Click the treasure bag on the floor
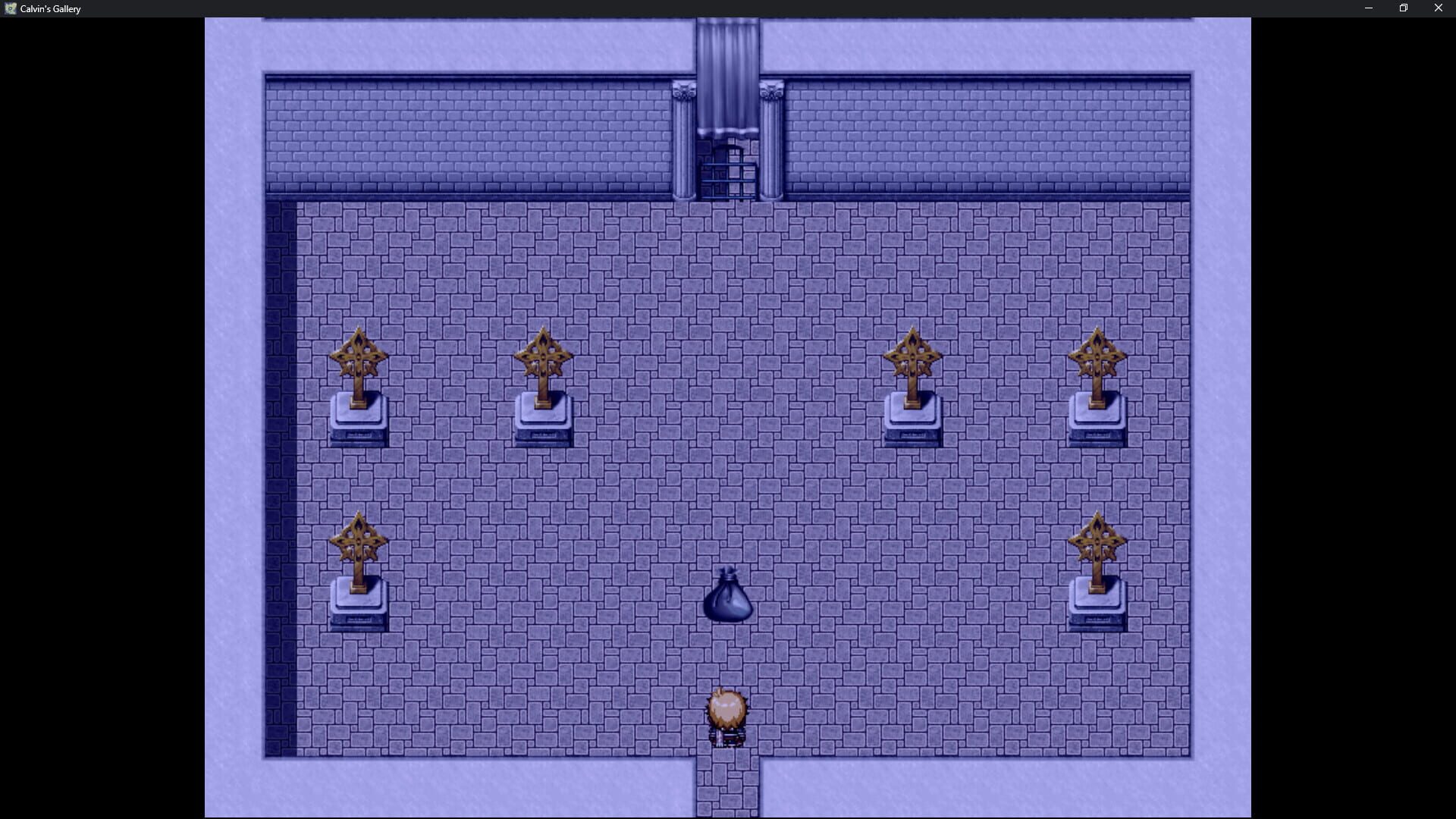 pyautogui.click(x=729, y=599)
